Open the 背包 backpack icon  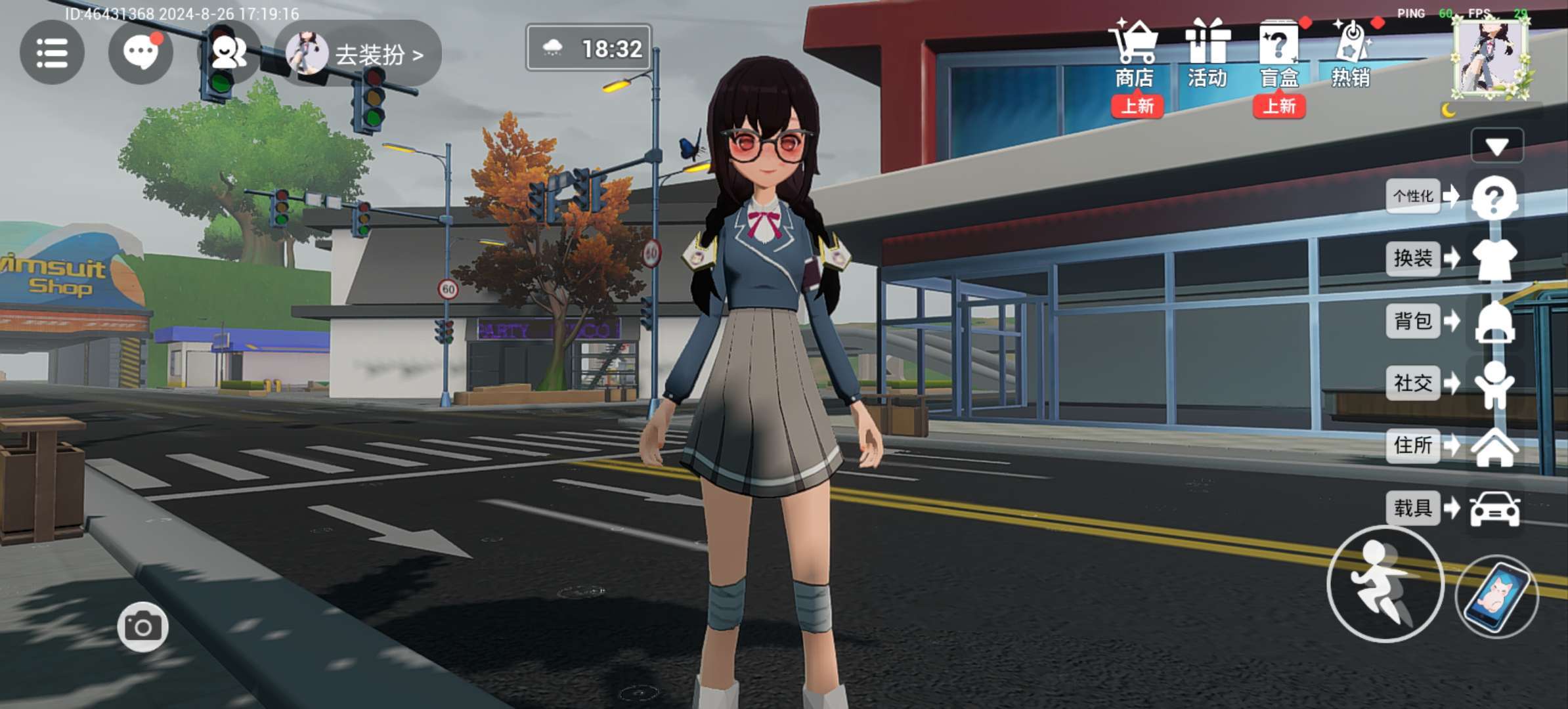pyautogui.click(x=1494, y=322)
